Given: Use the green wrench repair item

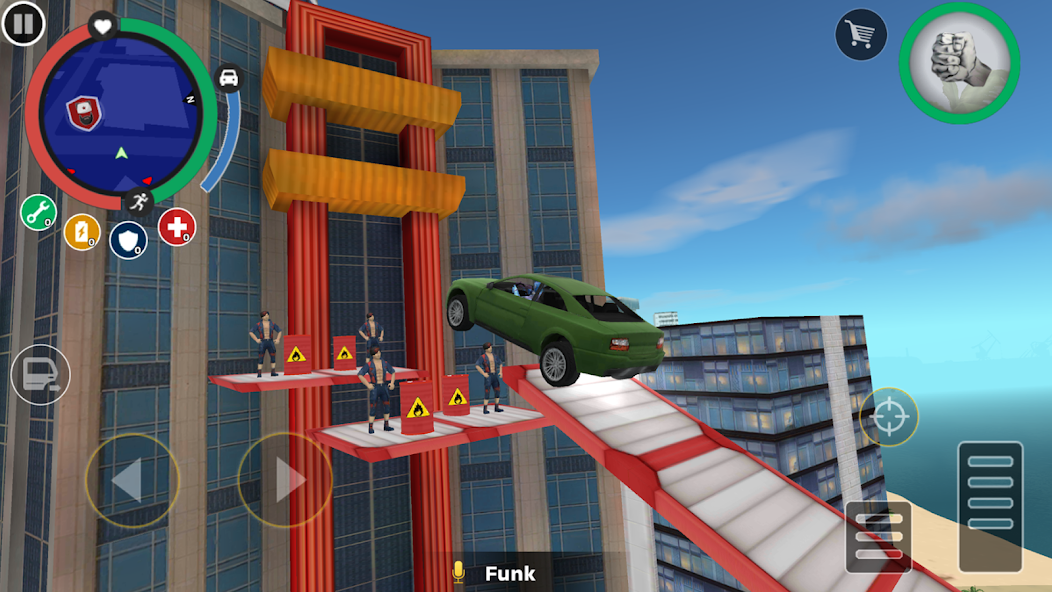Looking at the screenshot, I should click(38, 212).
